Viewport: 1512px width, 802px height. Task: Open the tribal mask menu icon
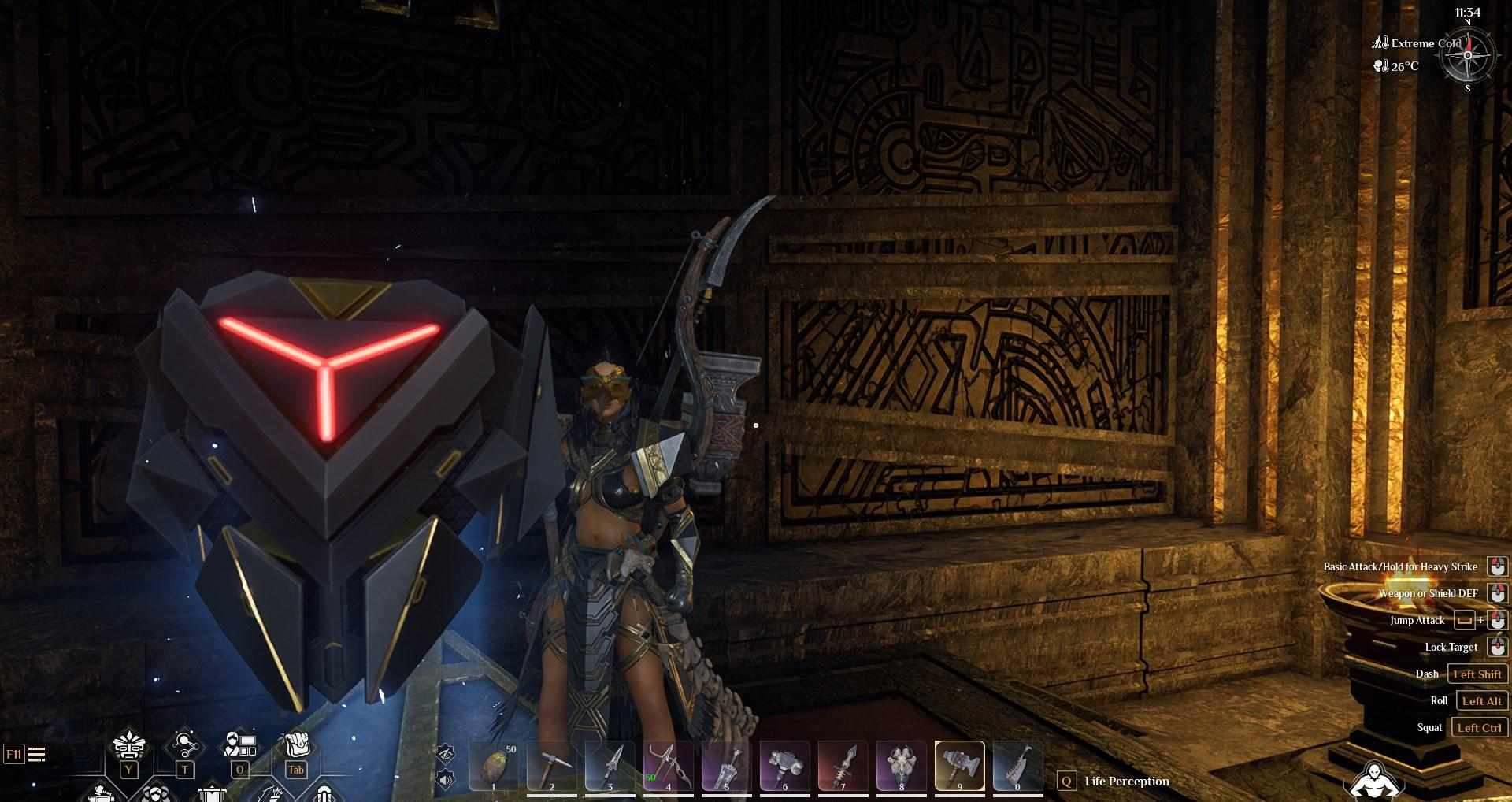(x=129, y=744)
